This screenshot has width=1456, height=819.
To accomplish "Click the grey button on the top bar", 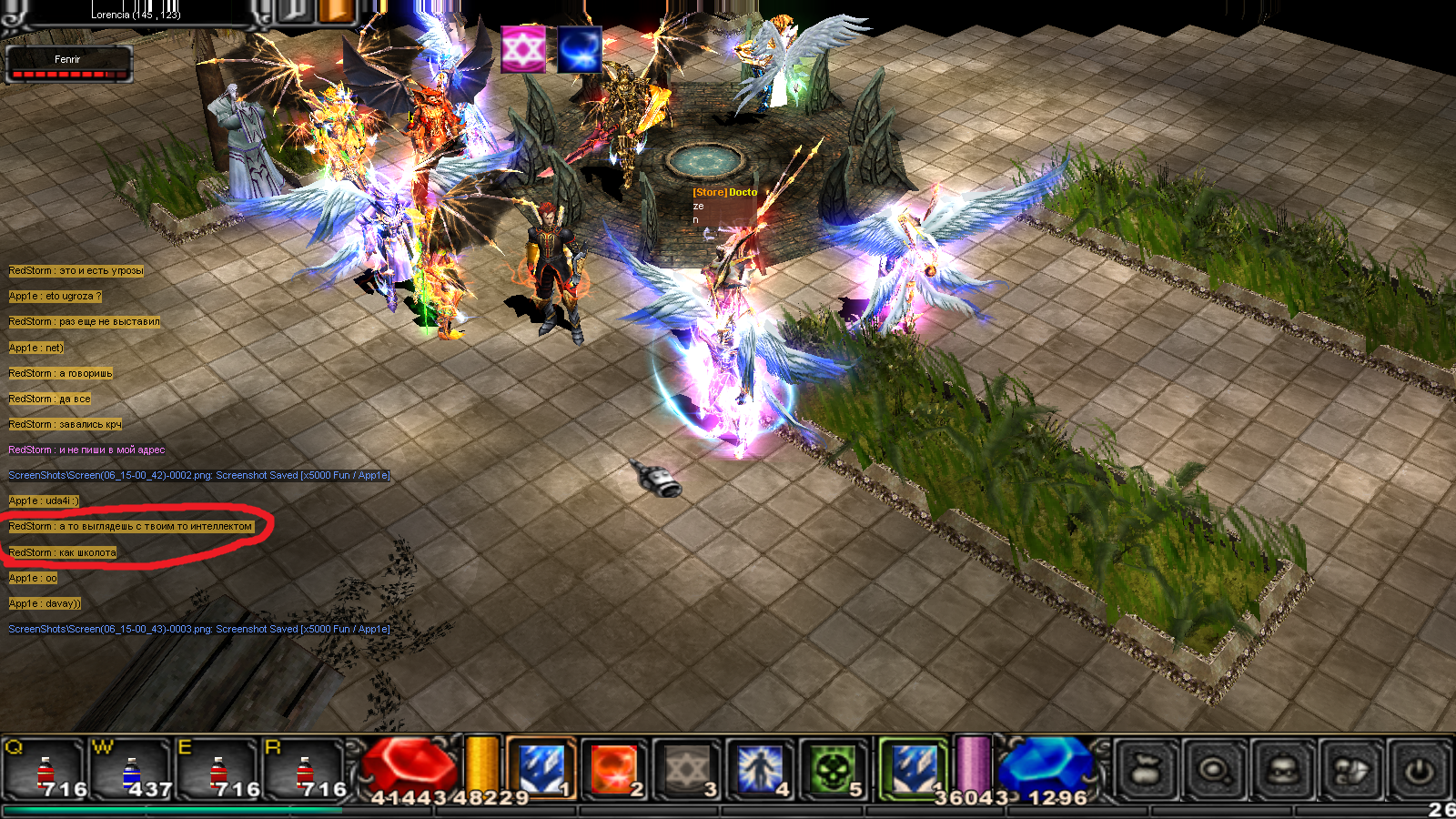I will point(294,12).
